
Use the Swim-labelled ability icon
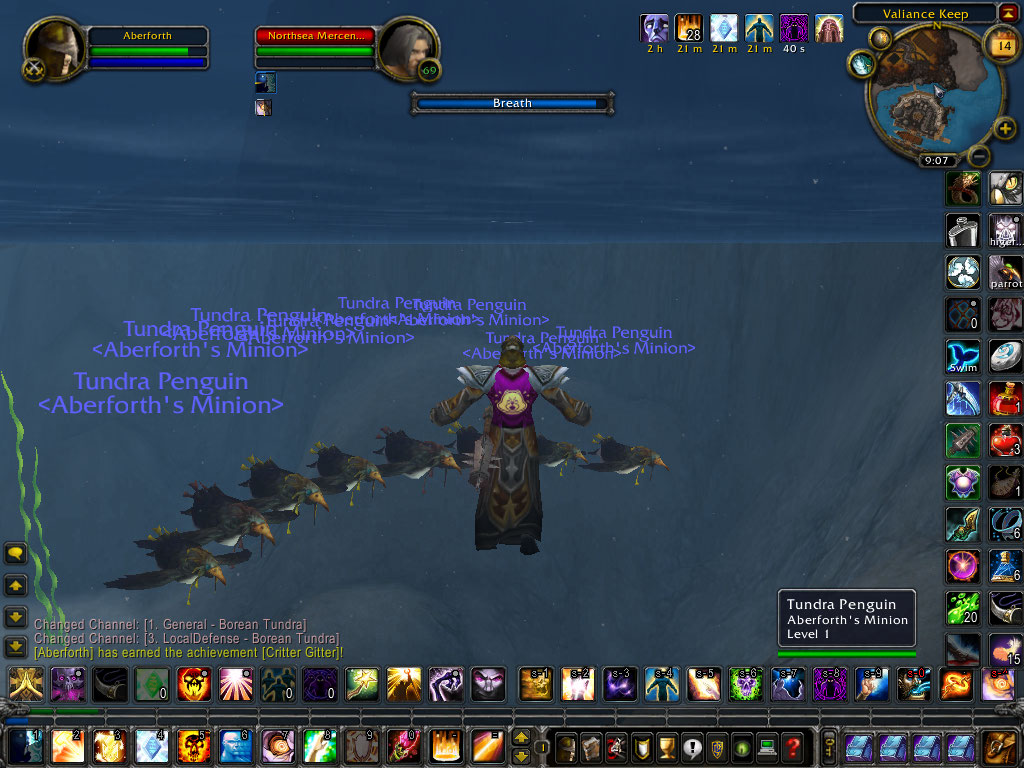pos(963,357)
